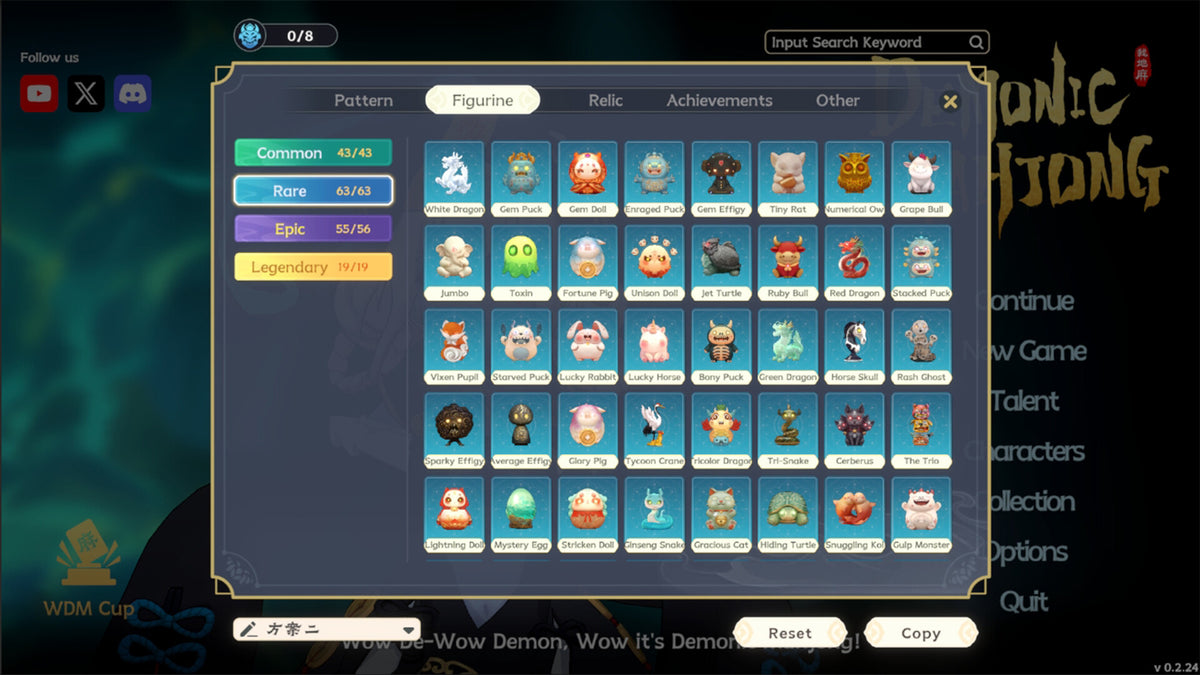
Task: Copy the current loadout
Action: (x=920, y=633)
